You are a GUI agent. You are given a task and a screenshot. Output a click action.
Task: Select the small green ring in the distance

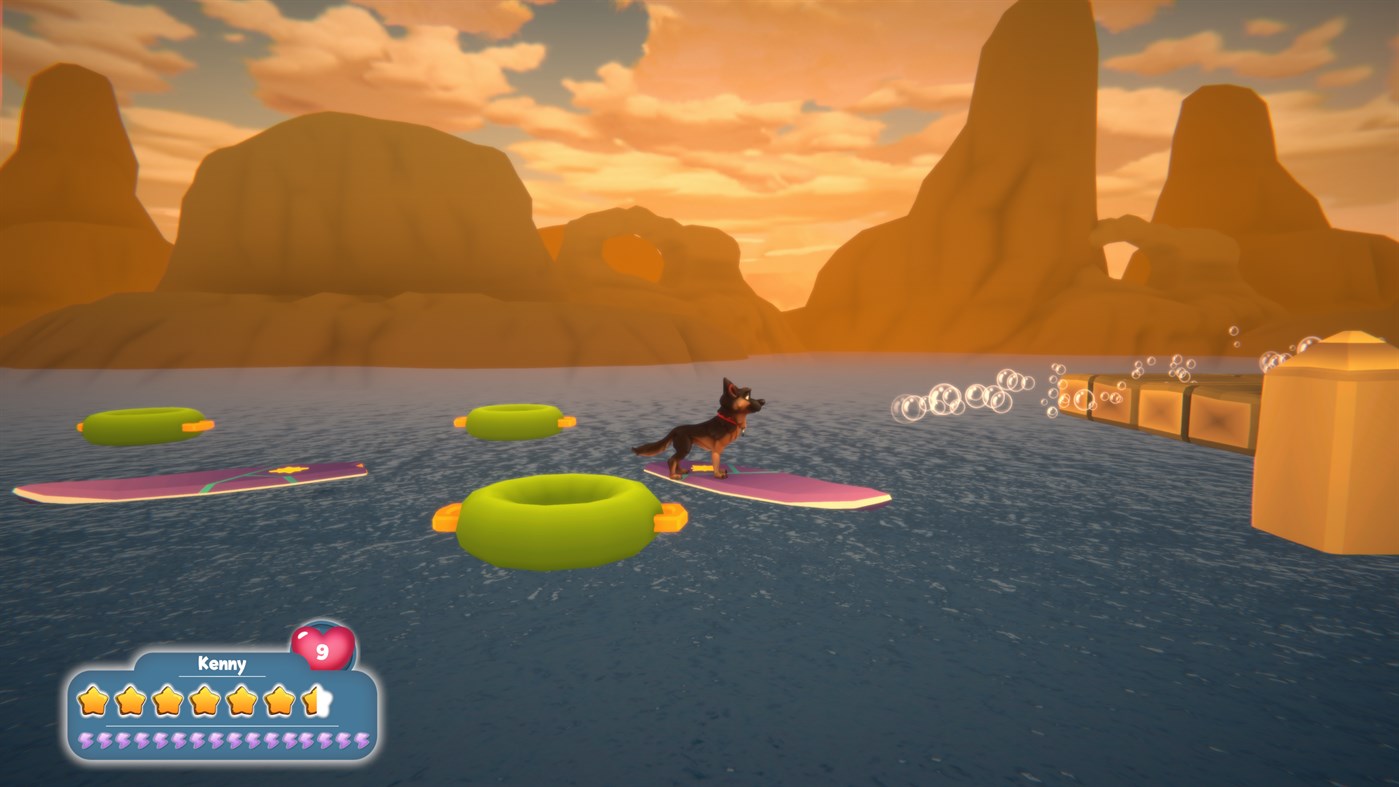512,420
